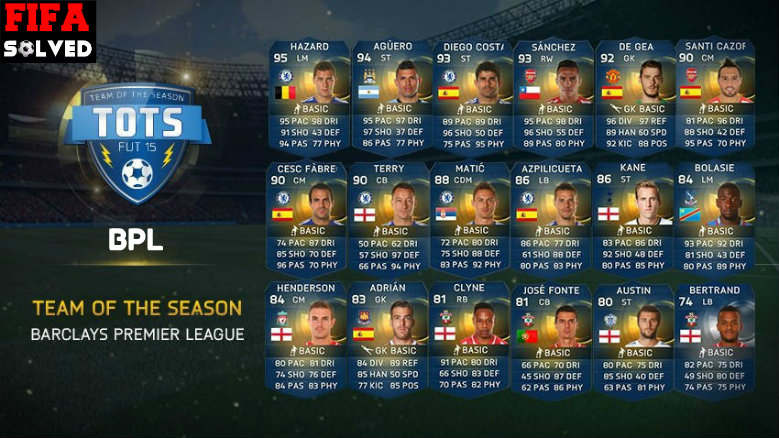Pick the Azpilicueta 86 LB card
The image size is (779, 438).
553,217
